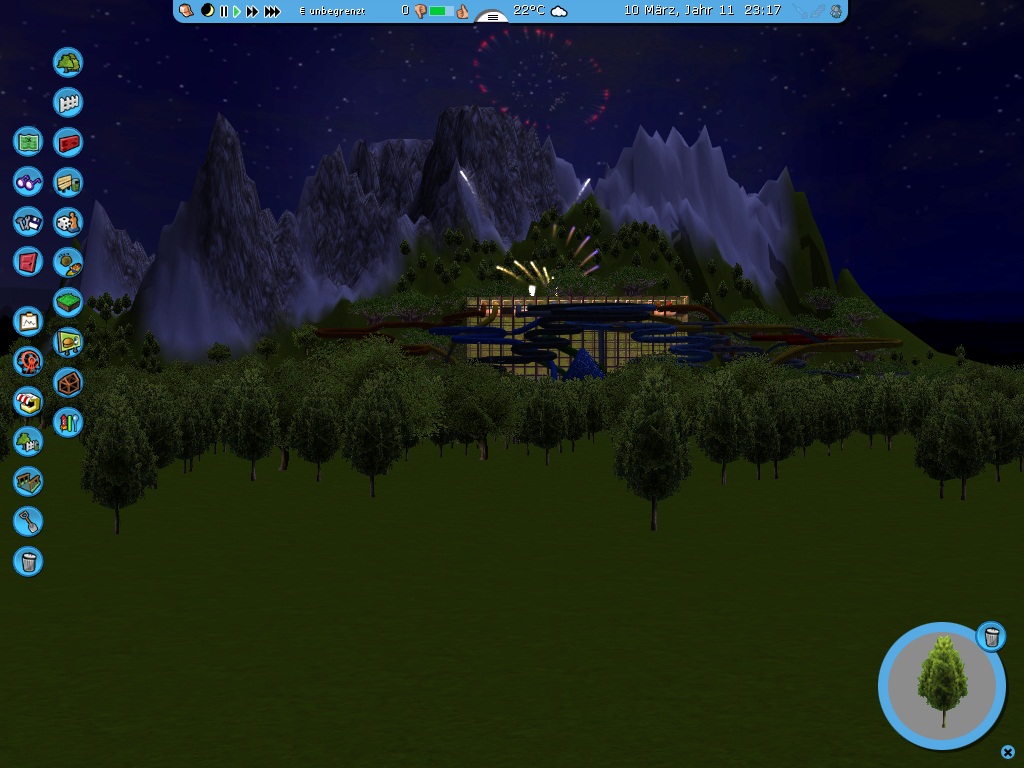Expand the top bar pull-down tab
The height and width of the screenshot is (768, 1024).
(491, 17)
